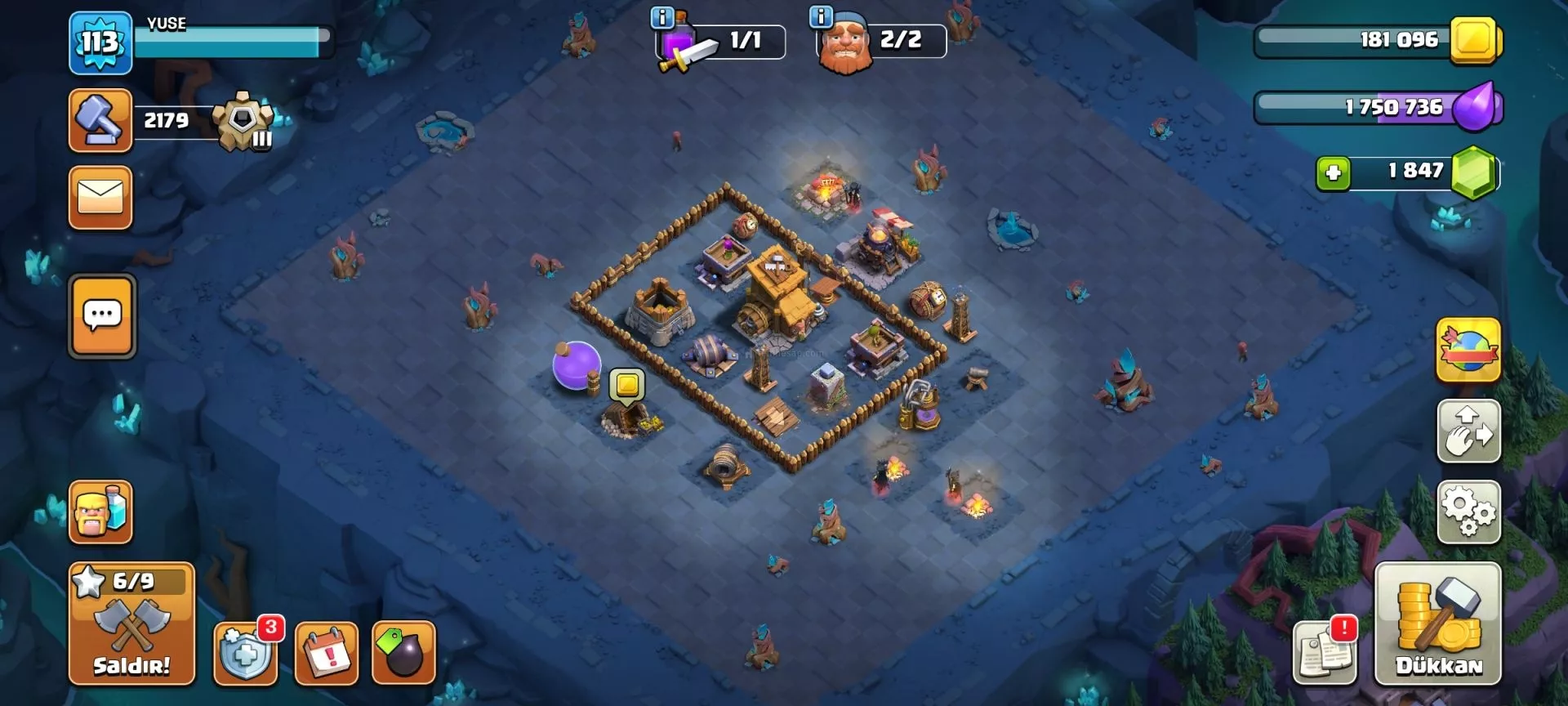The image size is (1568, 706).
Task: Show info for the 1/1 elixir sword counter
Action: tap(662, 18)
